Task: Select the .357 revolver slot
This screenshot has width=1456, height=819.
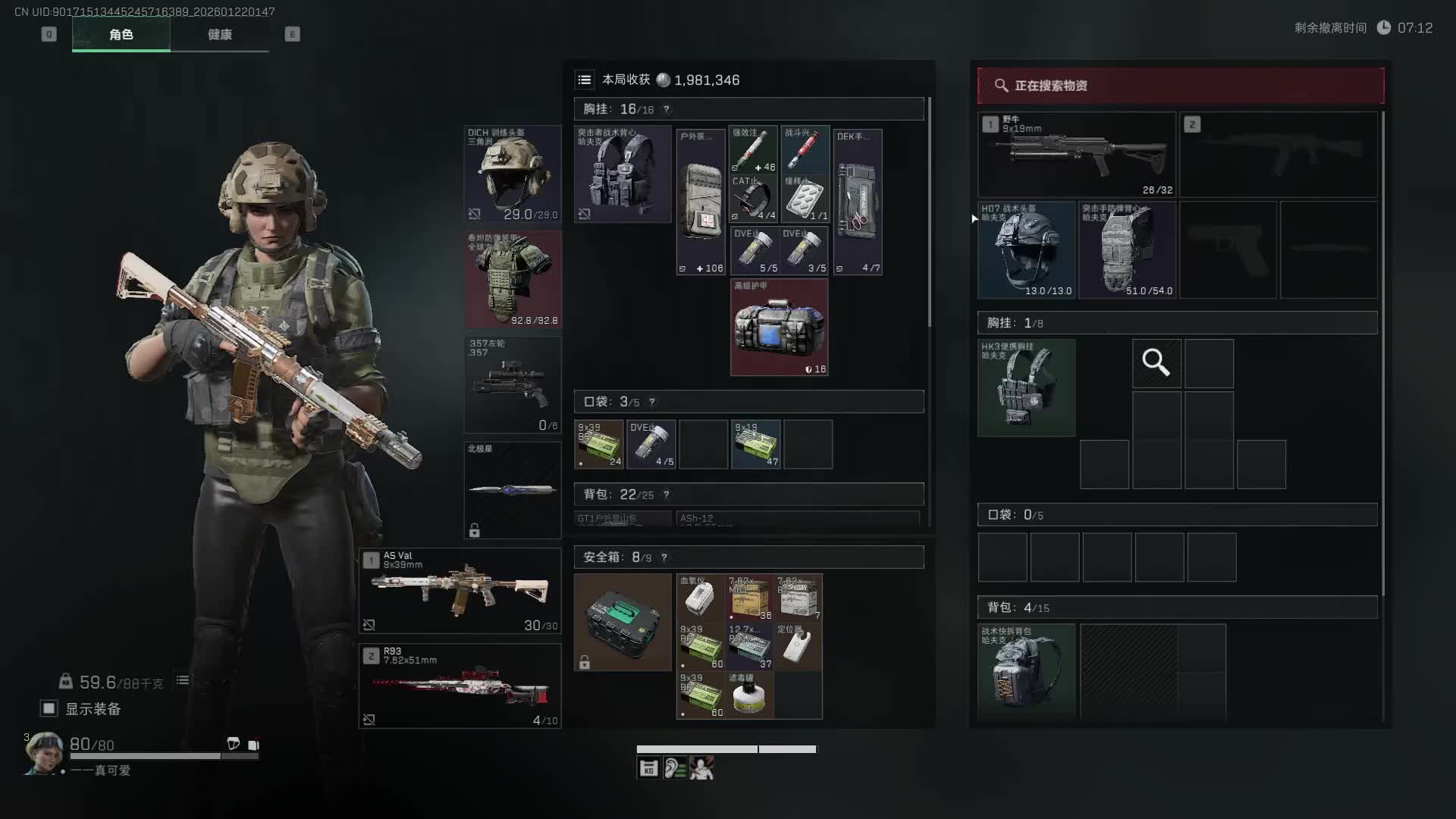Action: [x=513, y=385]
